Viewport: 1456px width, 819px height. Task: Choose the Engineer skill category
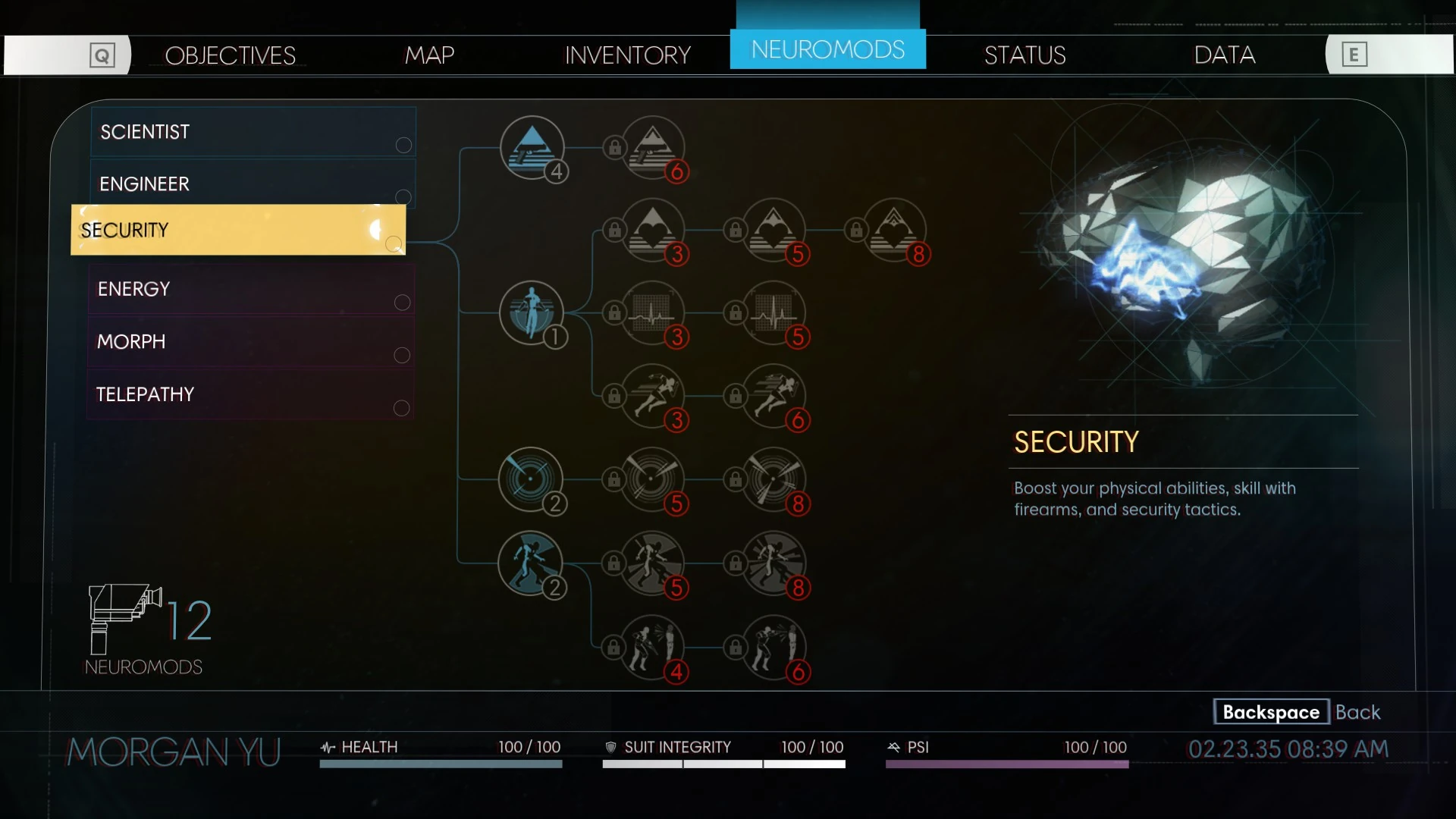pyautogui.click(x=253, y=184)
